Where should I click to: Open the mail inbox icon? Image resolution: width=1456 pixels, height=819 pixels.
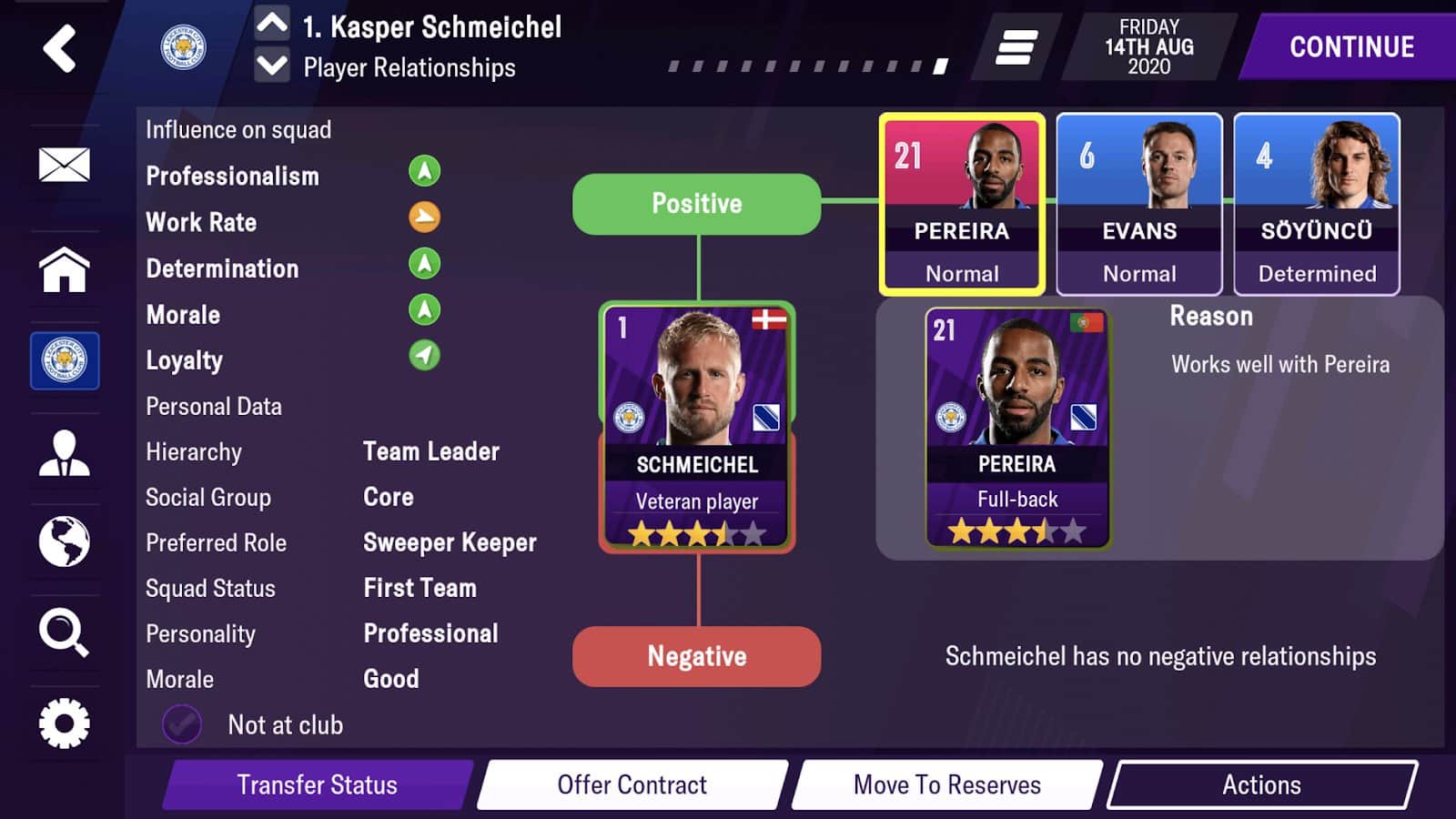coord(64,165)
